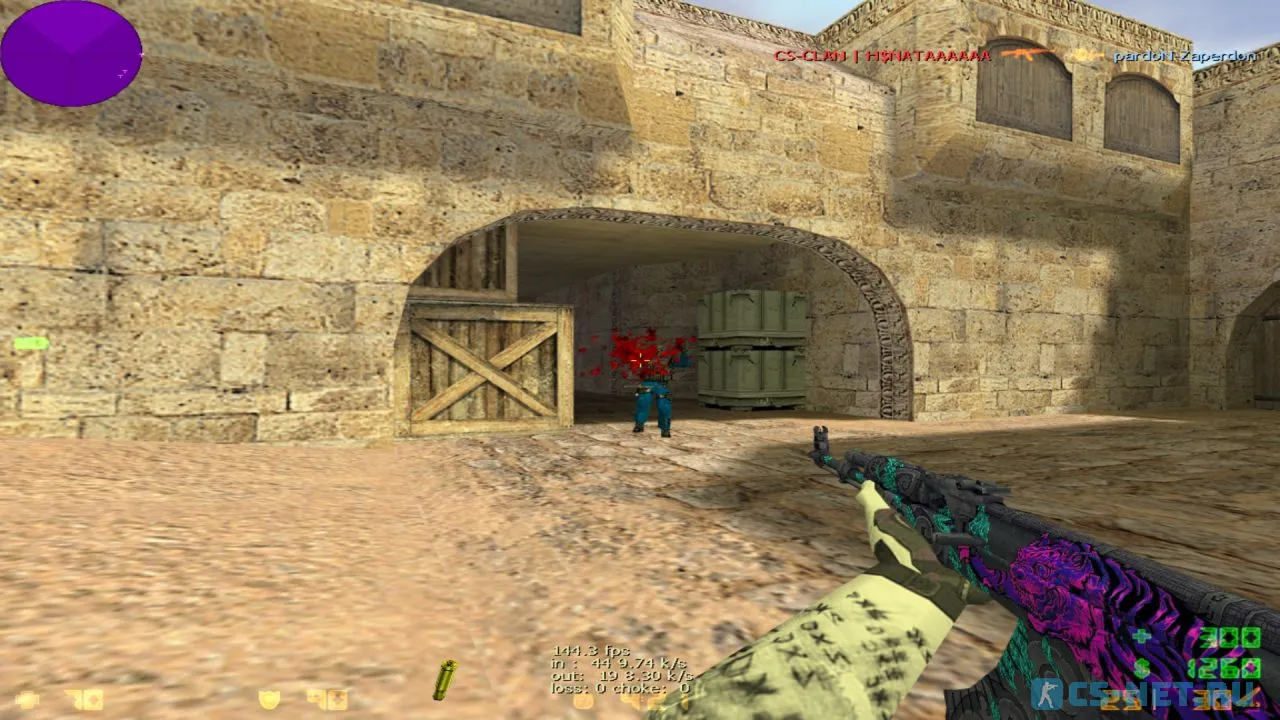
Task: Click the green 300 reserve ammo counter
Action: click(1227, 637)
